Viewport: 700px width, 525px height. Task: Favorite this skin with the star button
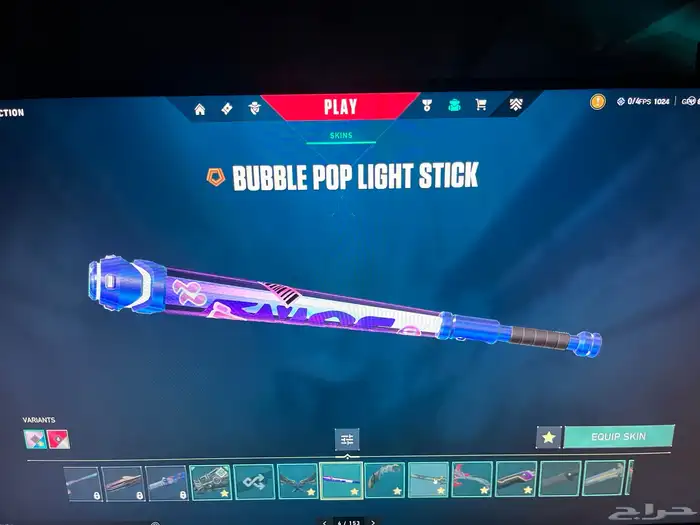[548, 437]
